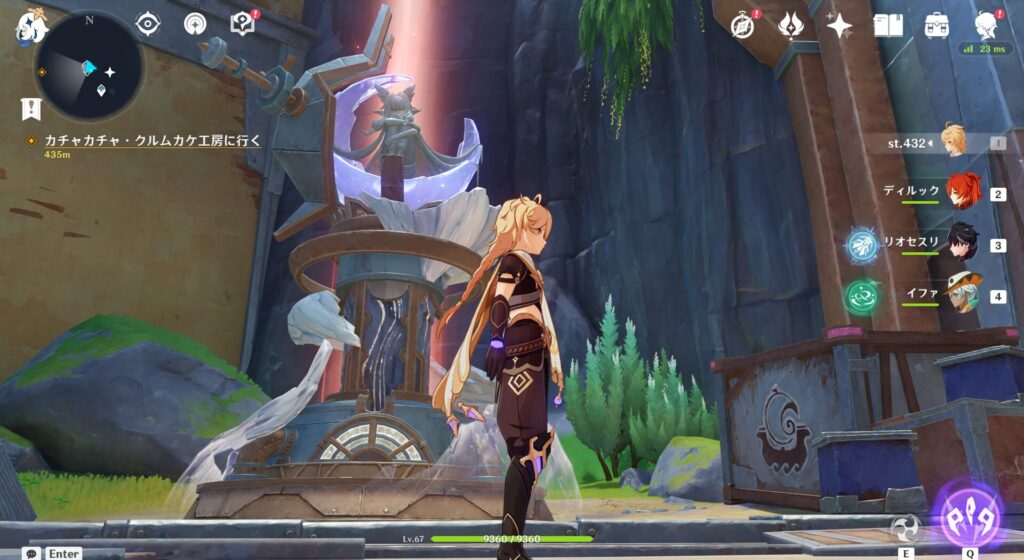1024x560 pixels.
Task: Click the eye-shaped icon beside the minimap
Action: pyautogui.click(x=147, y=23)
